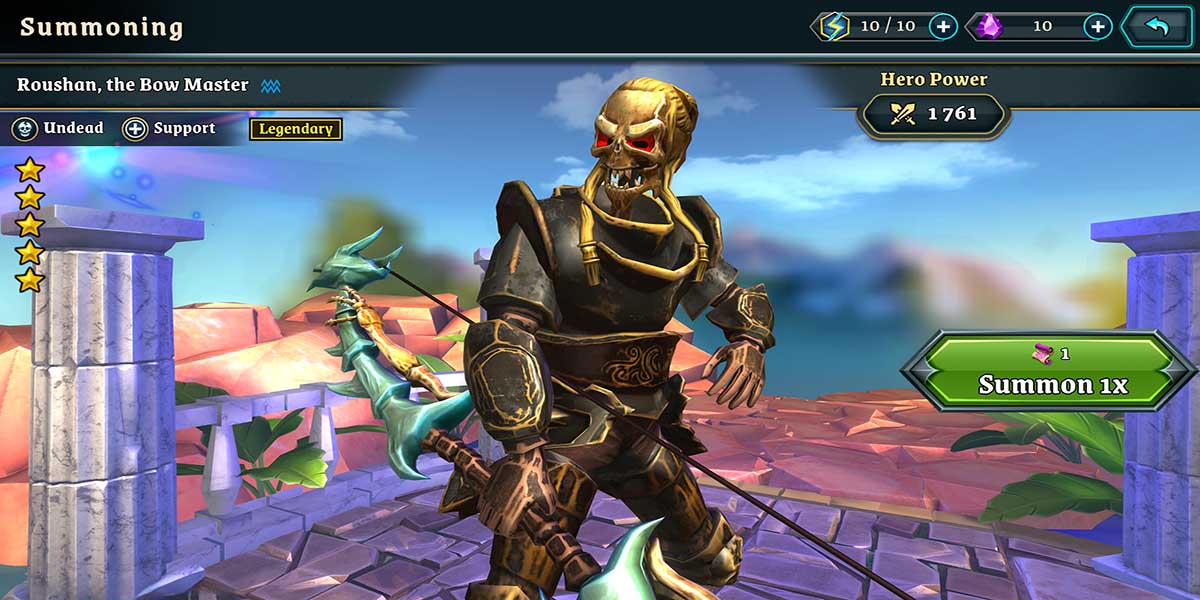Tap the water element icon beside hero name
This screenshot has height=600, width=1200.
tap(270, 86)
